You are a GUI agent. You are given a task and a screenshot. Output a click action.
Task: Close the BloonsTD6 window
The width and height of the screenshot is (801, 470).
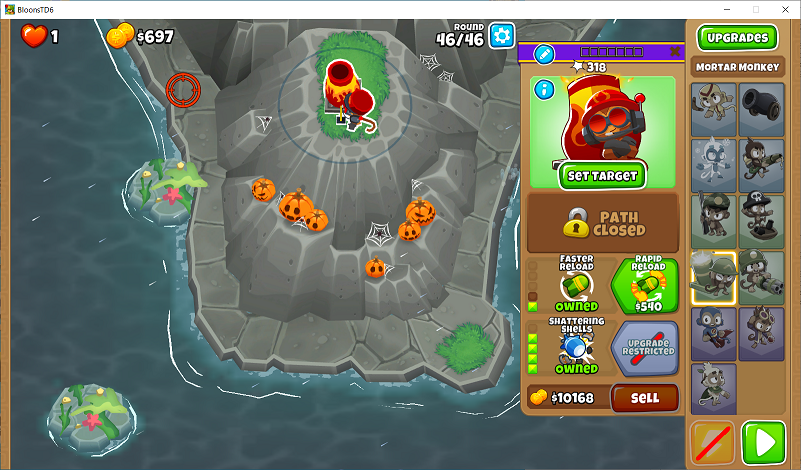pyautogui.click(x=783, y=9)
